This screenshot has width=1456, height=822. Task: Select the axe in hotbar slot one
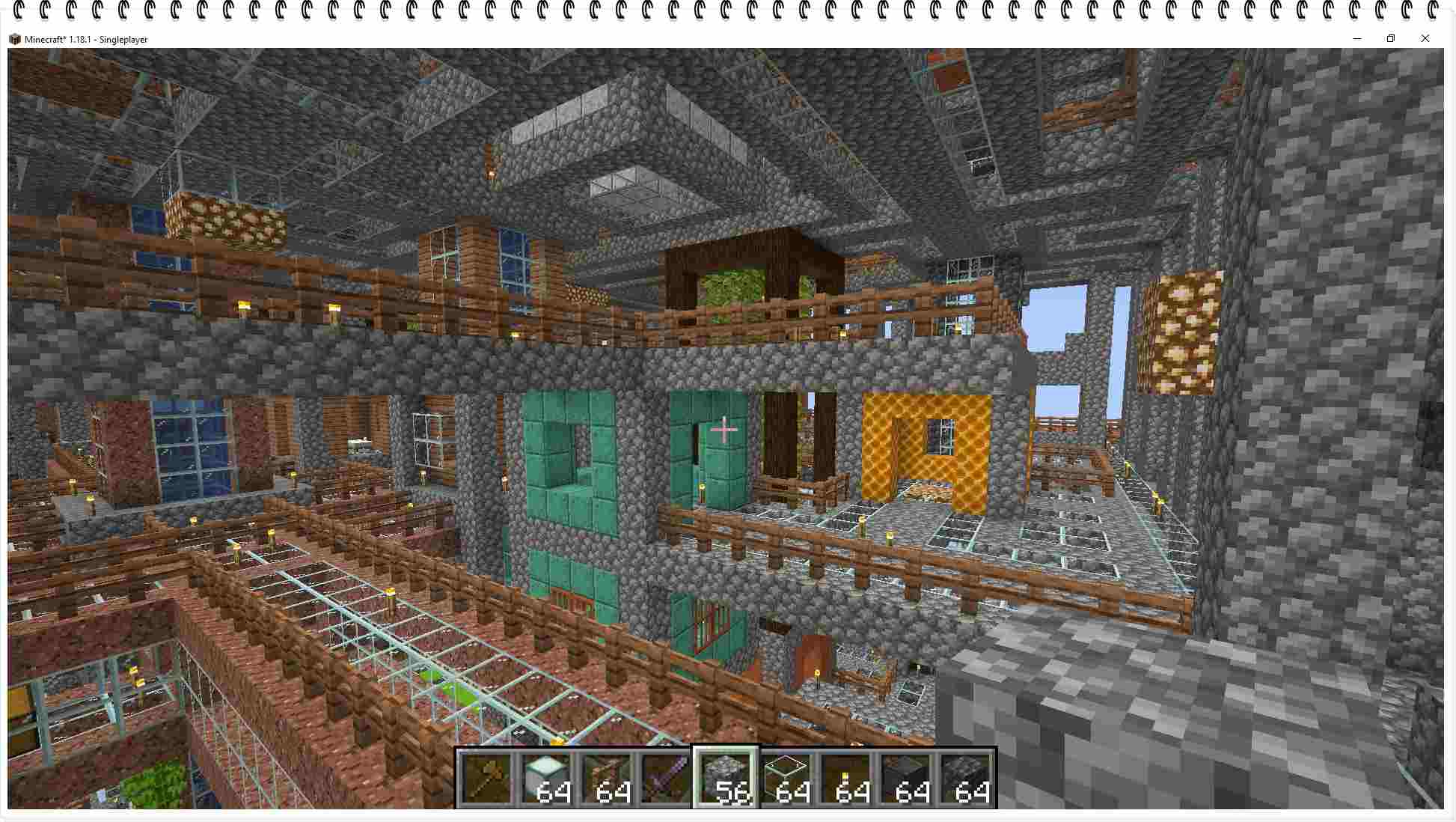coord(487,779)
